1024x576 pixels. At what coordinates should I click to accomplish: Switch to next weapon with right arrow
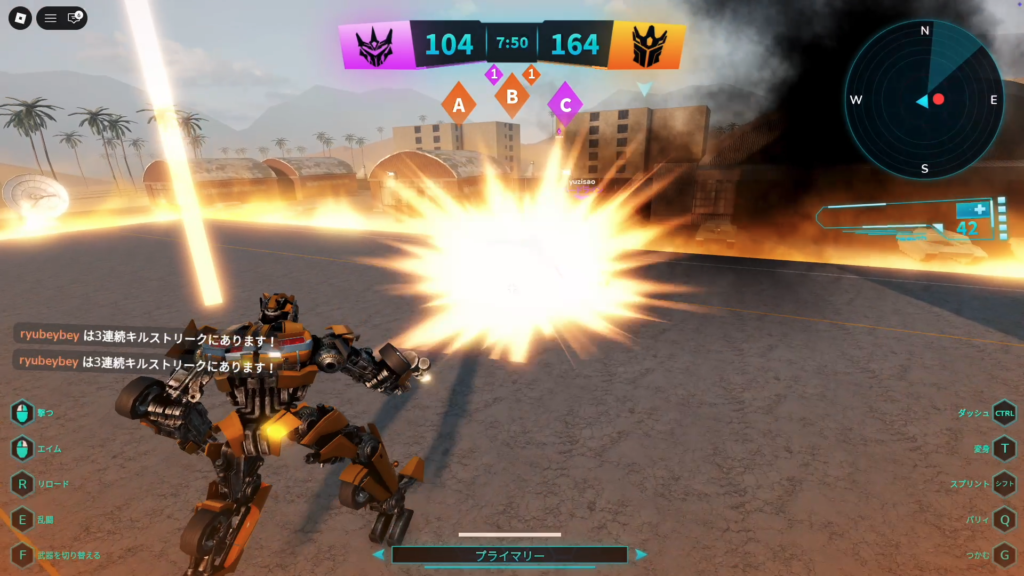[x=641, y=554]
